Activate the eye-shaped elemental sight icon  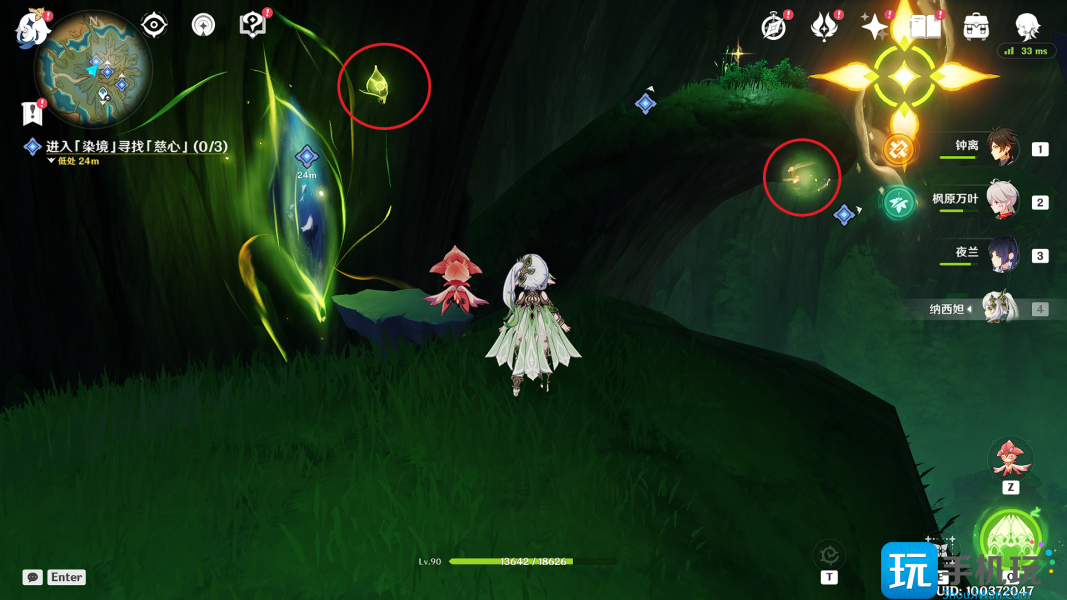(154, 25)
